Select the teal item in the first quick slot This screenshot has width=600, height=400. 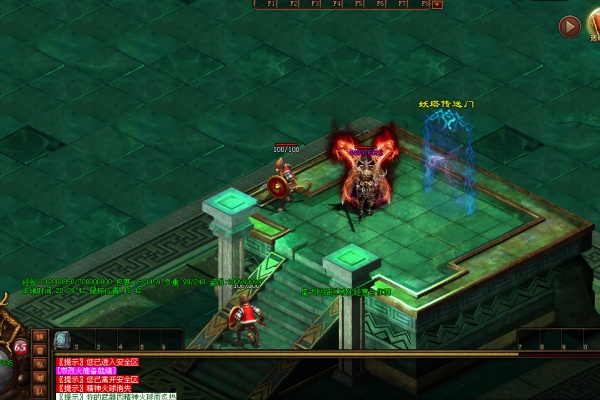tap(62, 340)
